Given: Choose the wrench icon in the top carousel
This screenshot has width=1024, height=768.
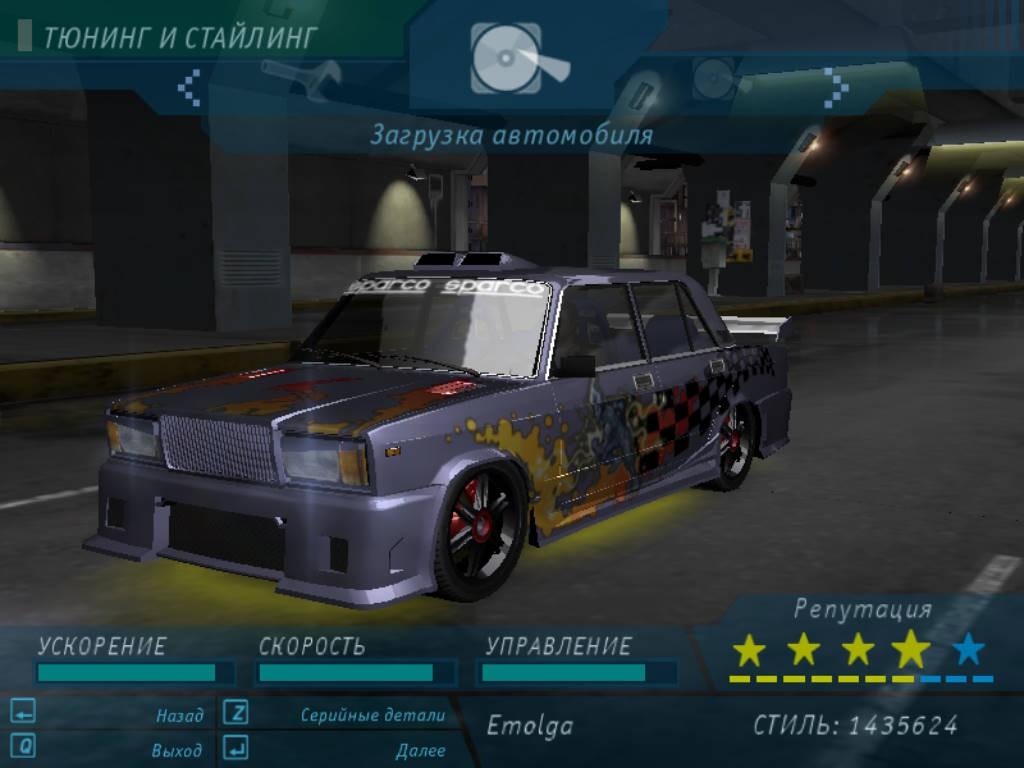Looking at the screenshot, I should click(x=301, y=78).
